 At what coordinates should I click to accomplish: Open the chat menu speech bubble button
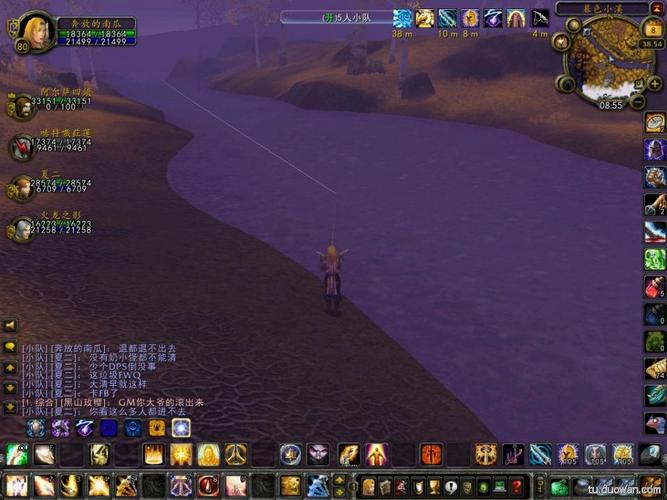click(x=10, y=347)
